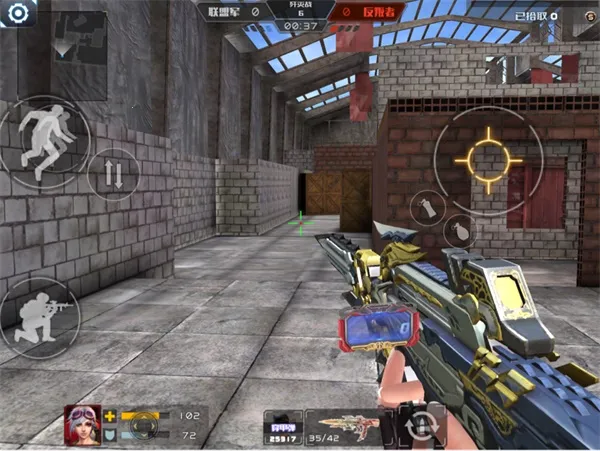600x451 pixels.
Task: Tap the armor item slot showing 25917
Action: pyautogui.click(x=283, y=424)
